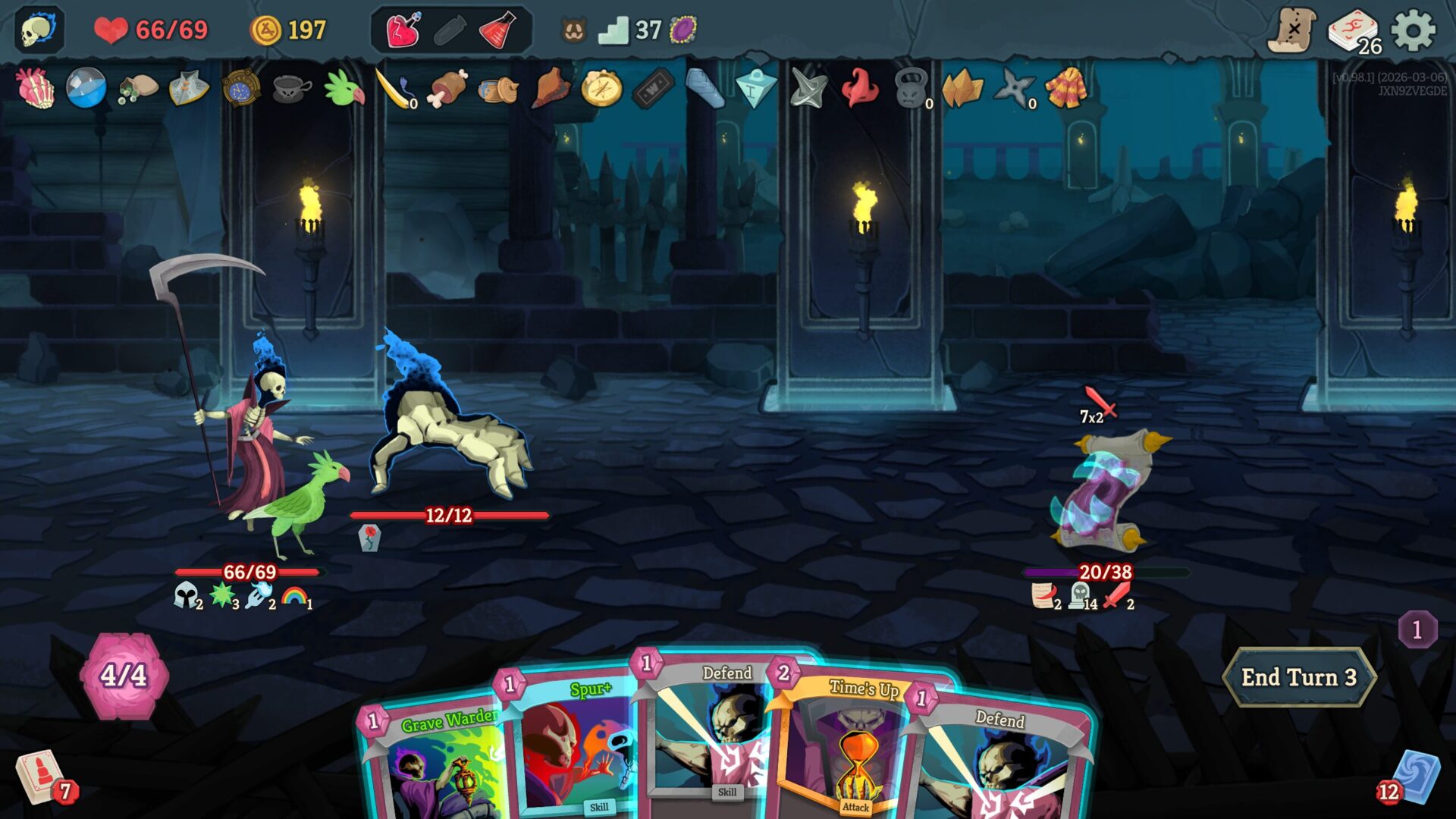Inspect the meat on the bone relic
The width and height of the screenshot is (1456, 819).
tap(448, 88)
